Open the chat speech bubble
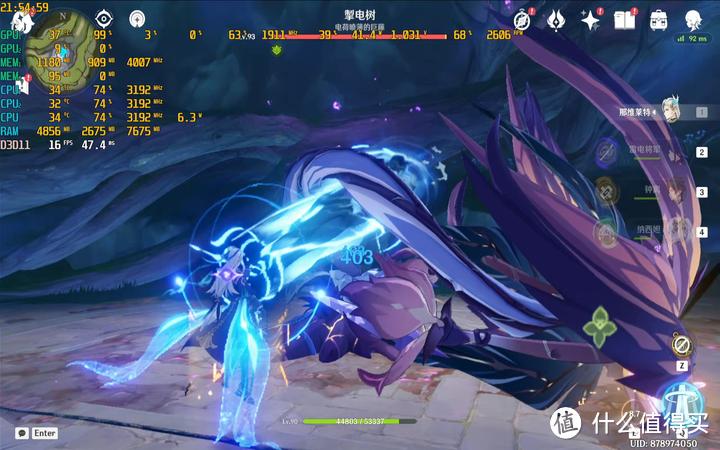 coord(22,433)
